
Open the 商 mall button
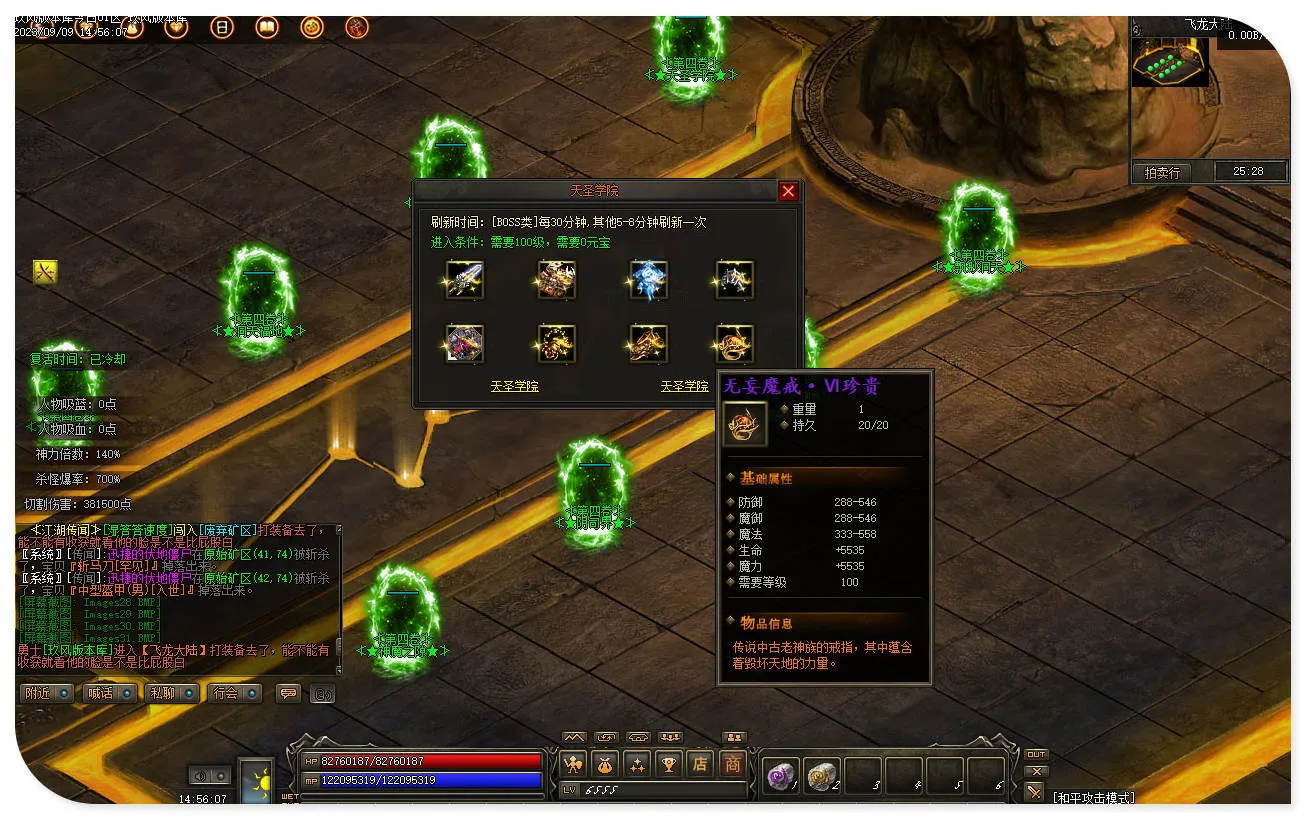click(x=733, y=764)
